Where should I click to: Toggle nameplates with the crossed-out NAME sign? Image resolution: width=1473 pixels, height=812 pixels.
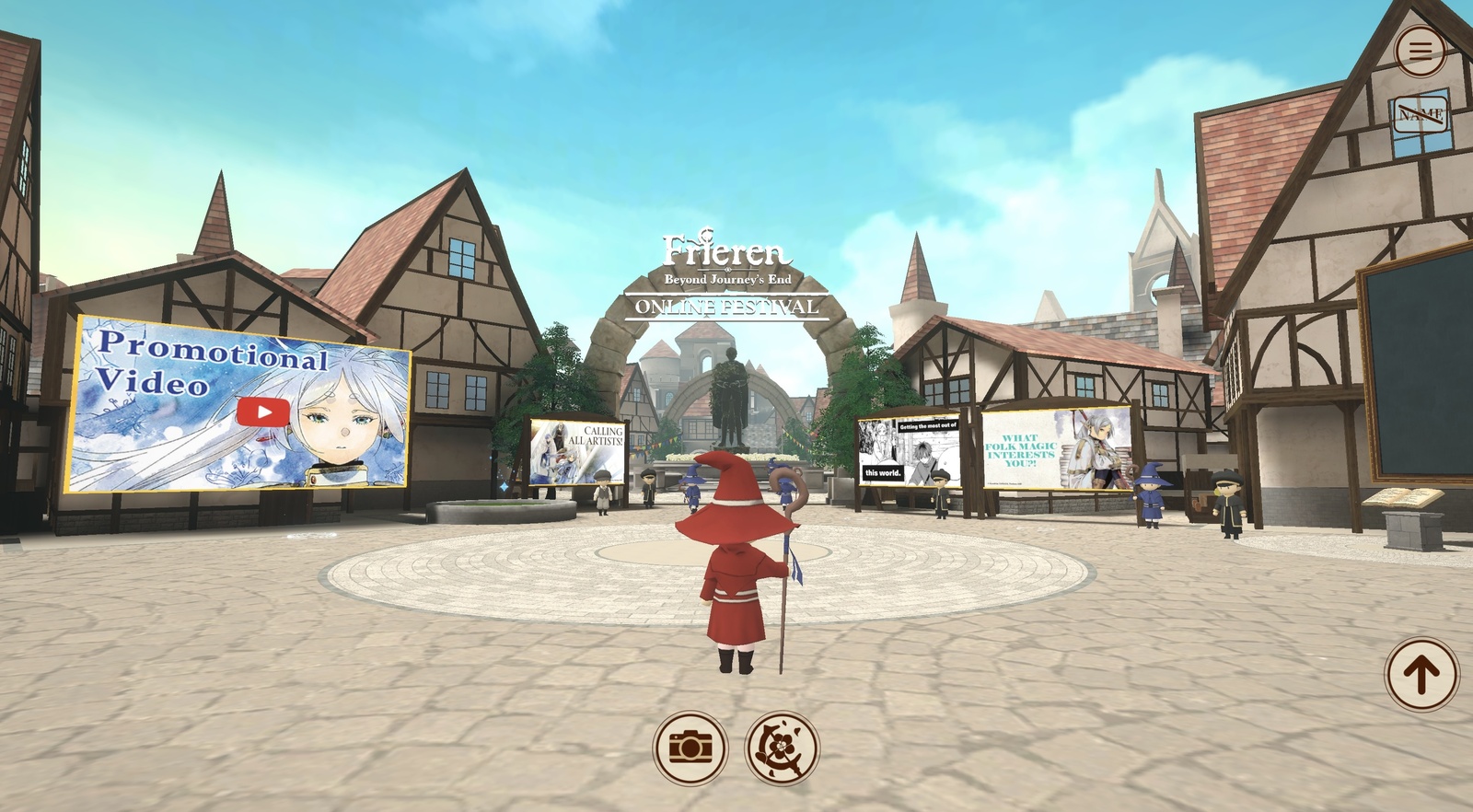point(1421,114)
